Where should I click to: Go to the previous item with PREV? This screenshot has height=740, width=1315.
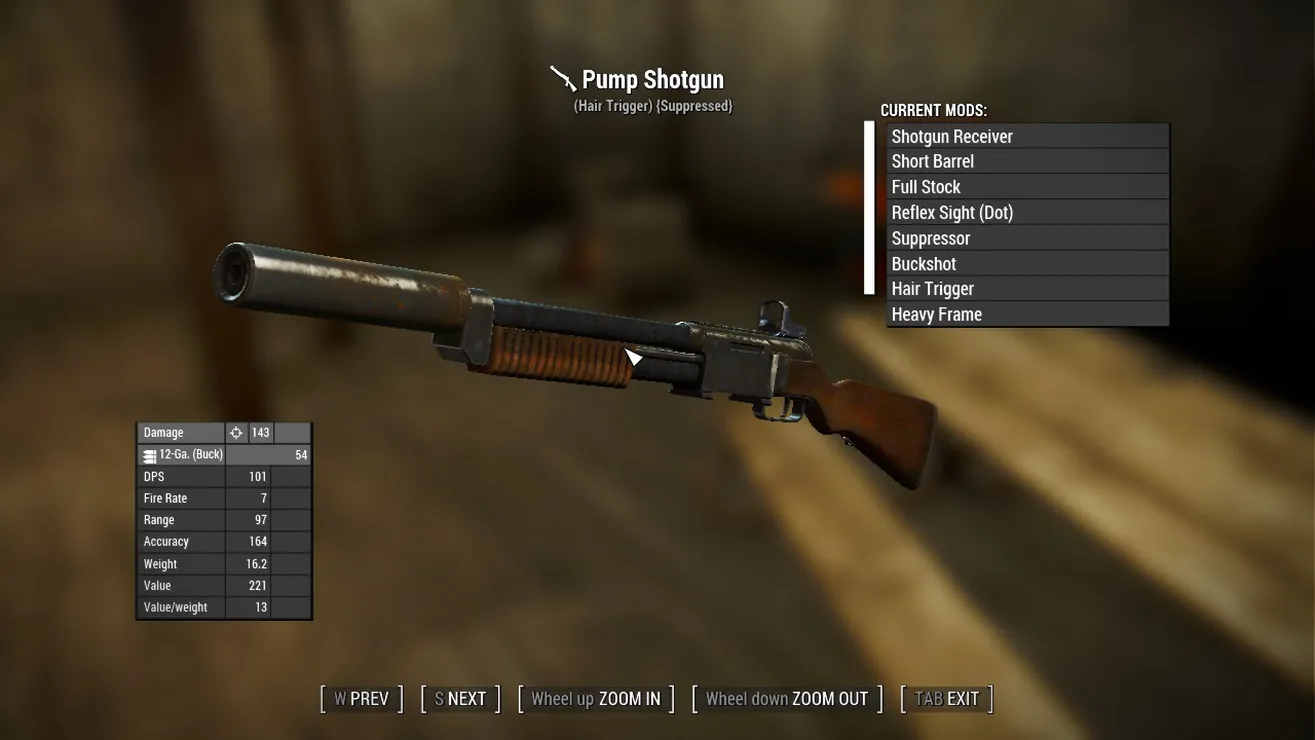(361, 699)
